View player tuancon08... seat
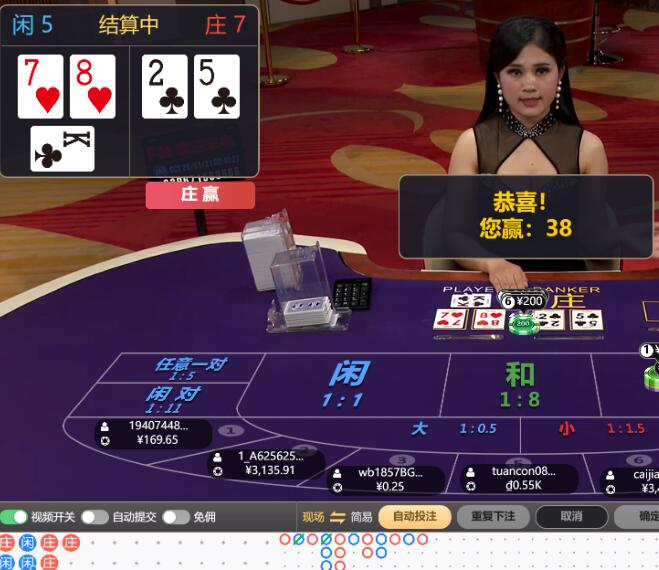This screenshot has height=570, width=659. [x=520, y=478]
